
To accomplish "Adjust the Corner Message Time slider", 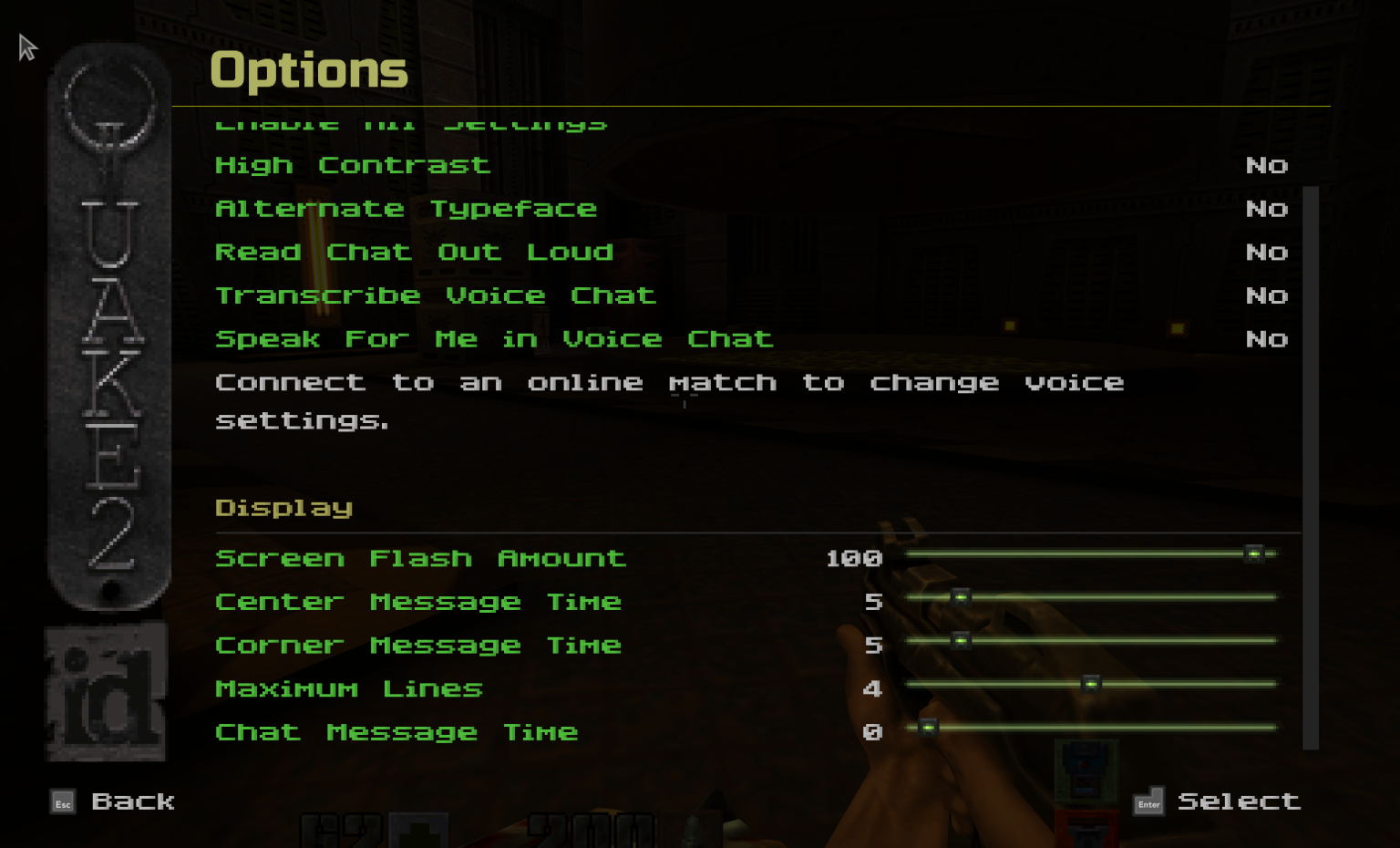I will tap(960, 641).
